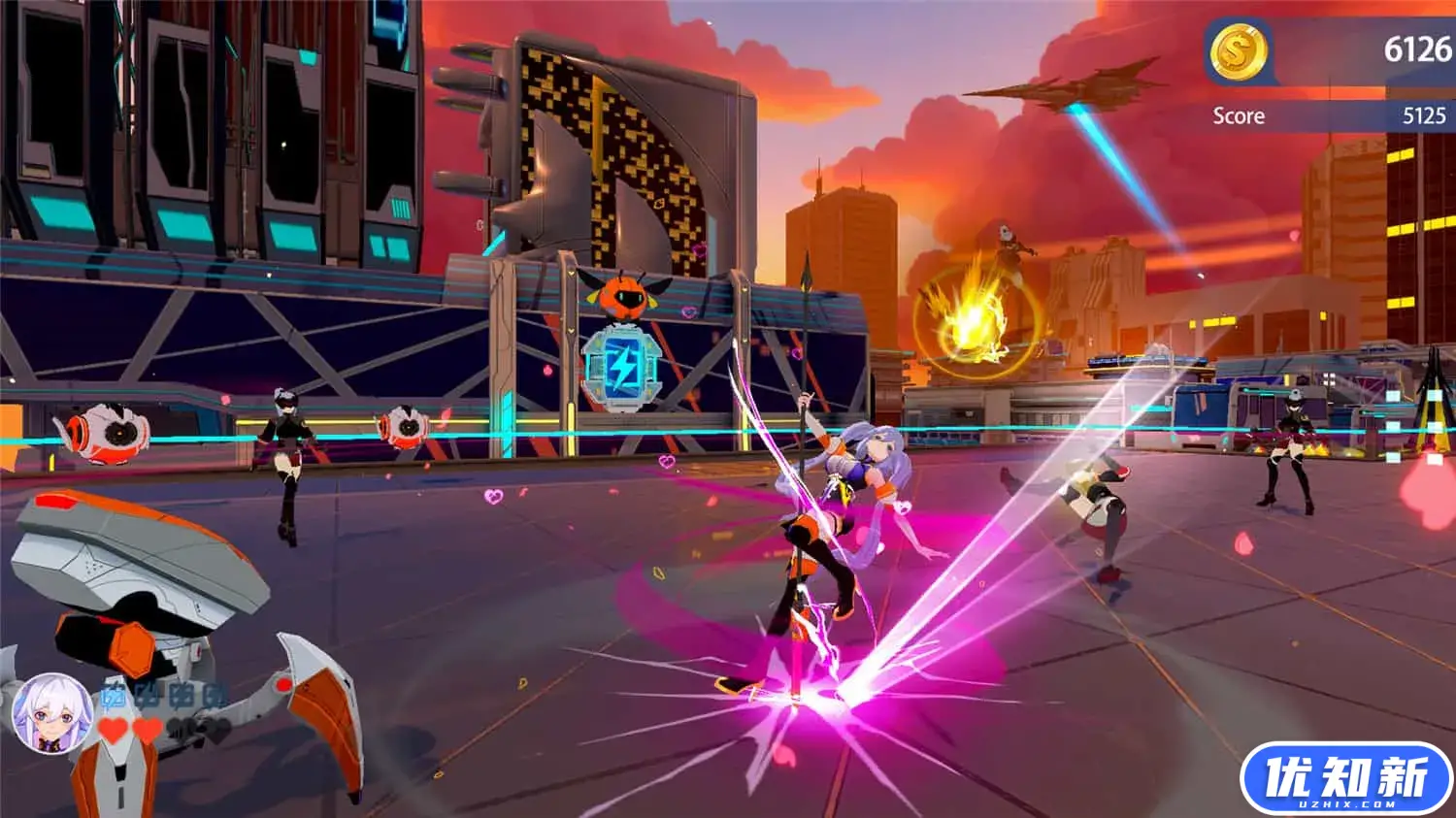Click the white-haired character portrait
Viewport: 1456px width, 818px height.
click(x=51, y=713)
